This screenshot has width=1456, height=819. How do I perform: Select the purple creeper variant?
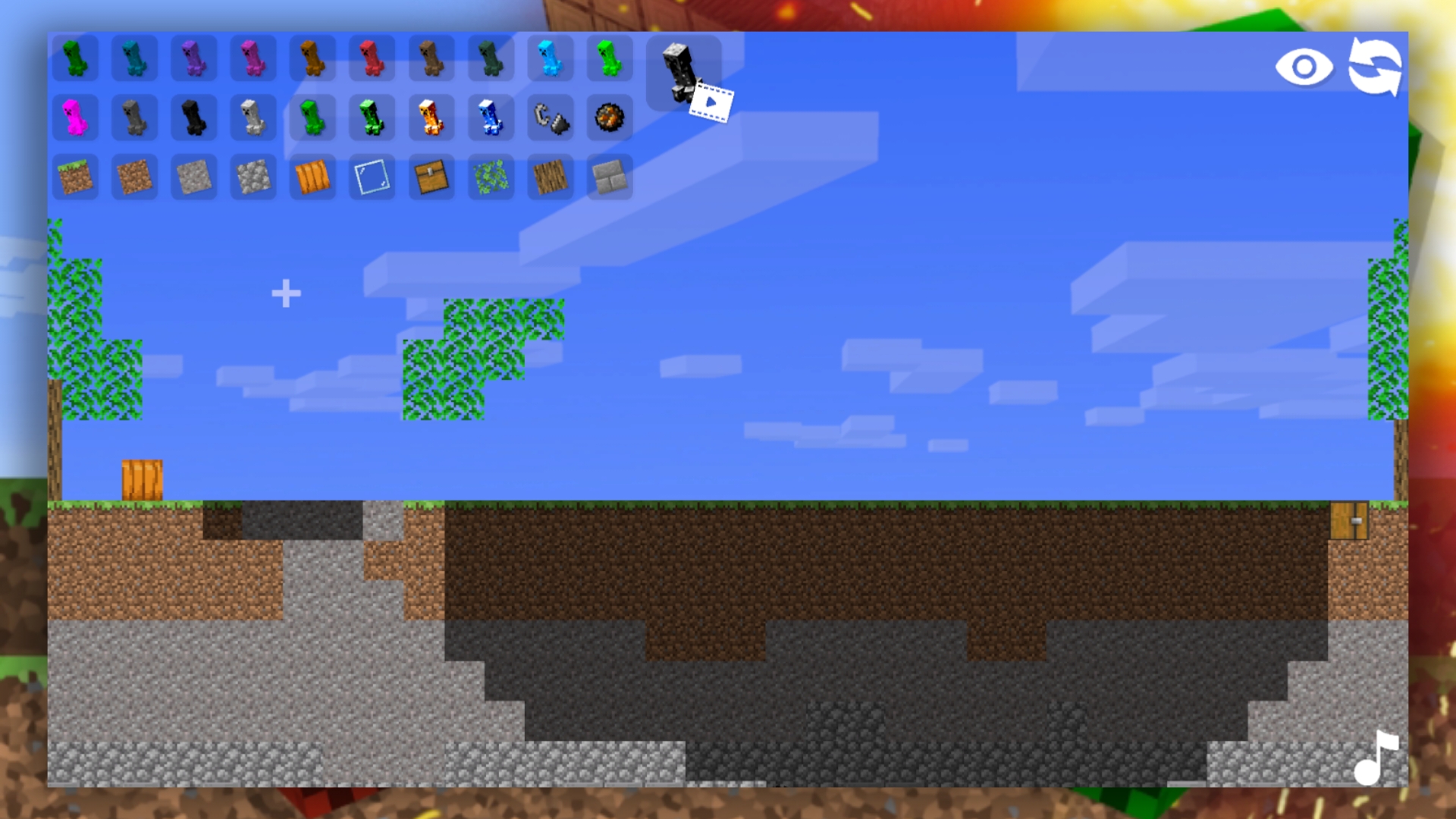[x=194, y=59]
